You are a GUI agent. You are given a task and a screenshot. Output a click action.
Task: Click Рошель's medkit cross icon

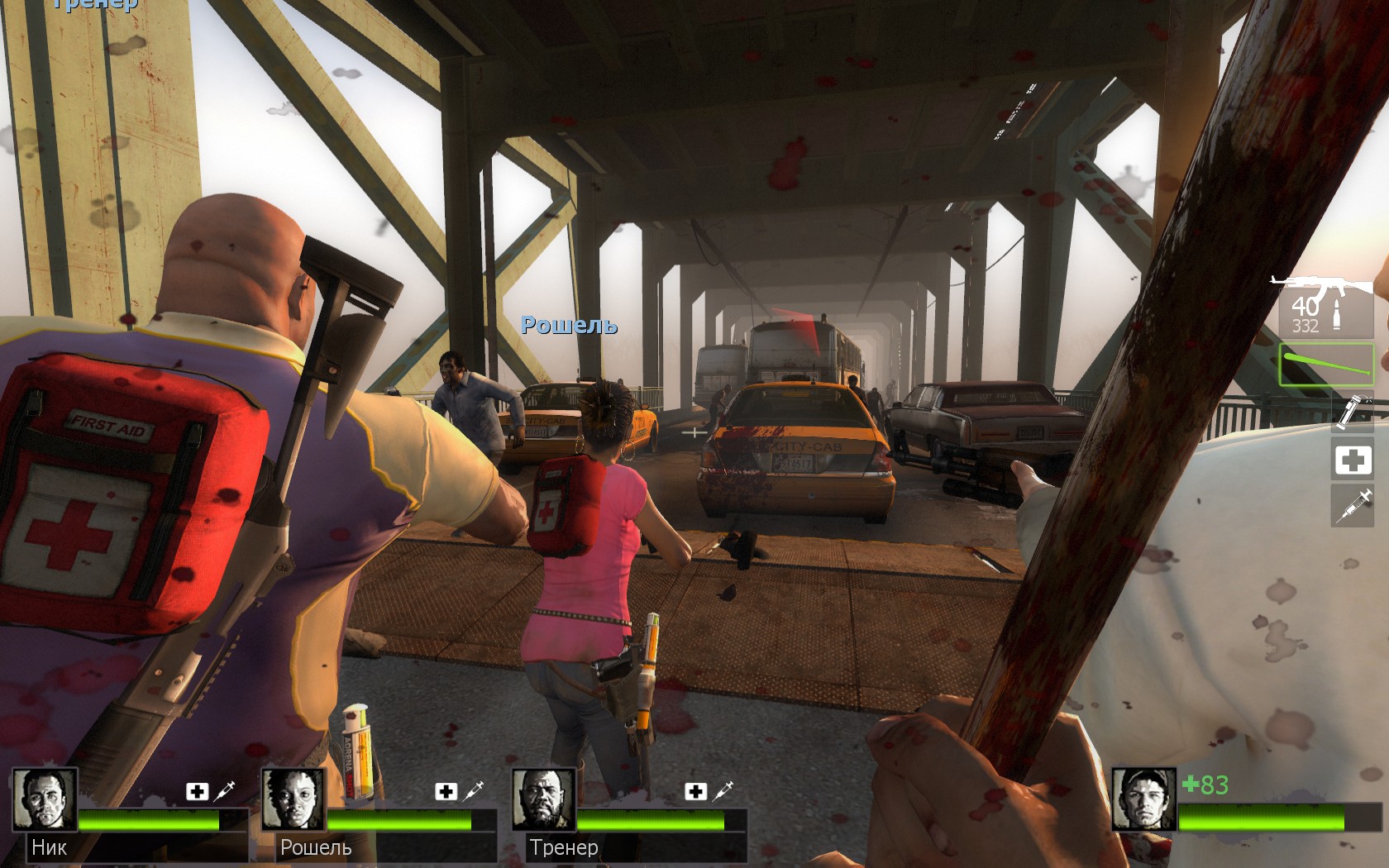tap(447, 792)
